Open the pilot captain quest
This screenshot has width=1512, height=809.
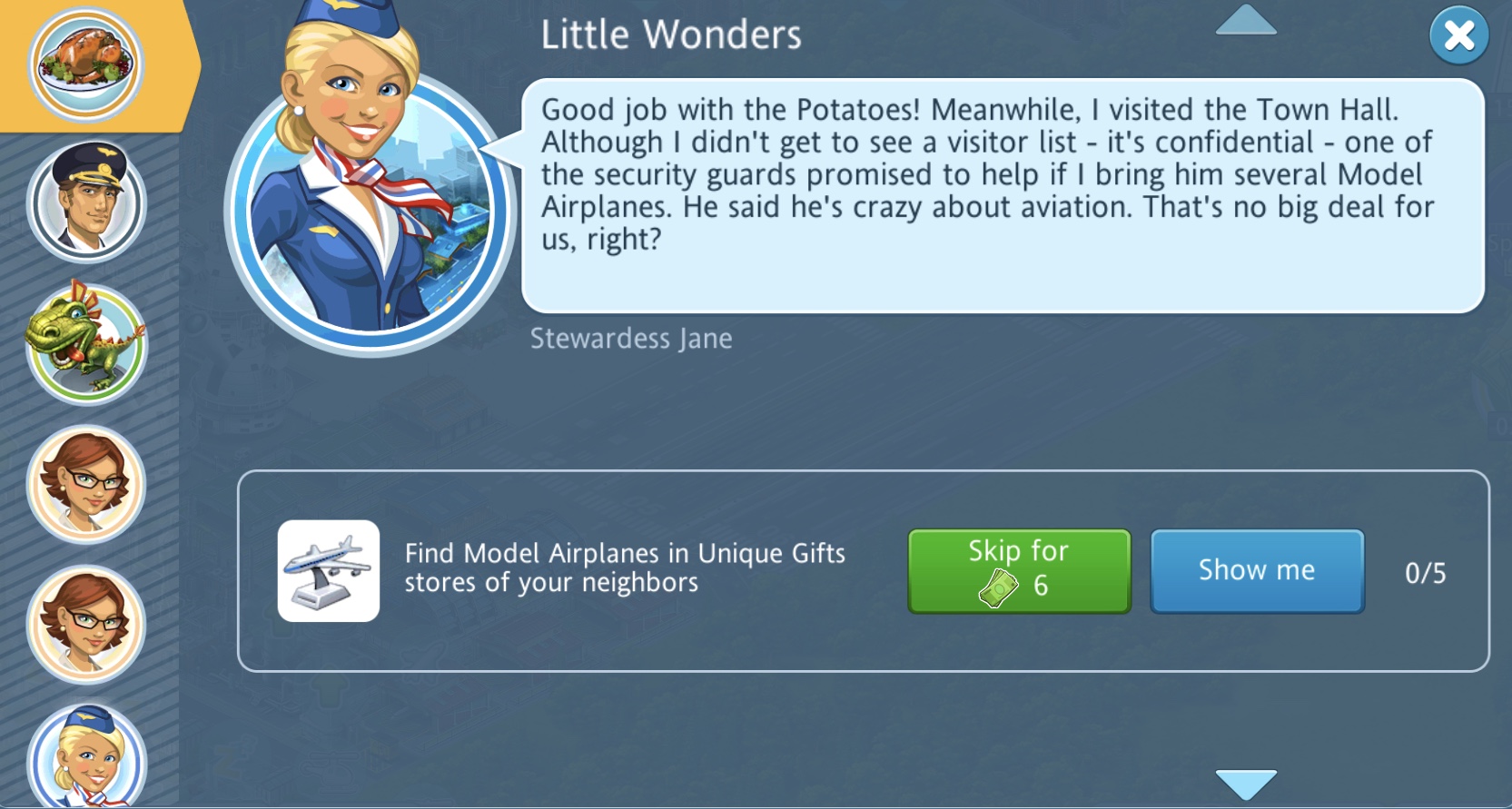click(86, 203)
